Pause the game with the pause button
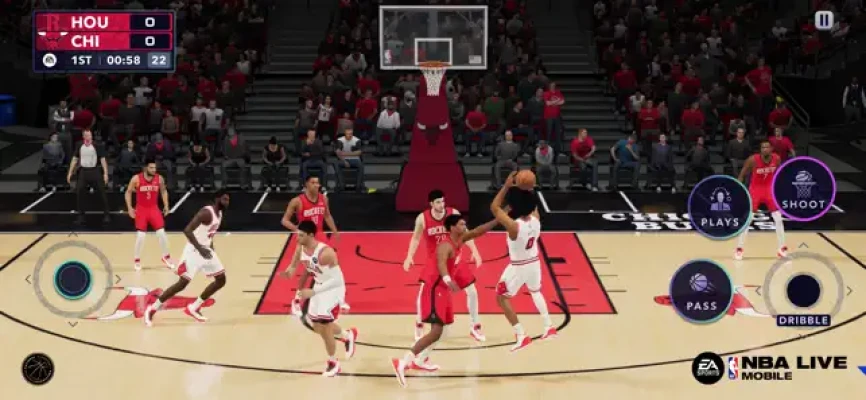The image size is (866, 400). (x=823, y=20)
